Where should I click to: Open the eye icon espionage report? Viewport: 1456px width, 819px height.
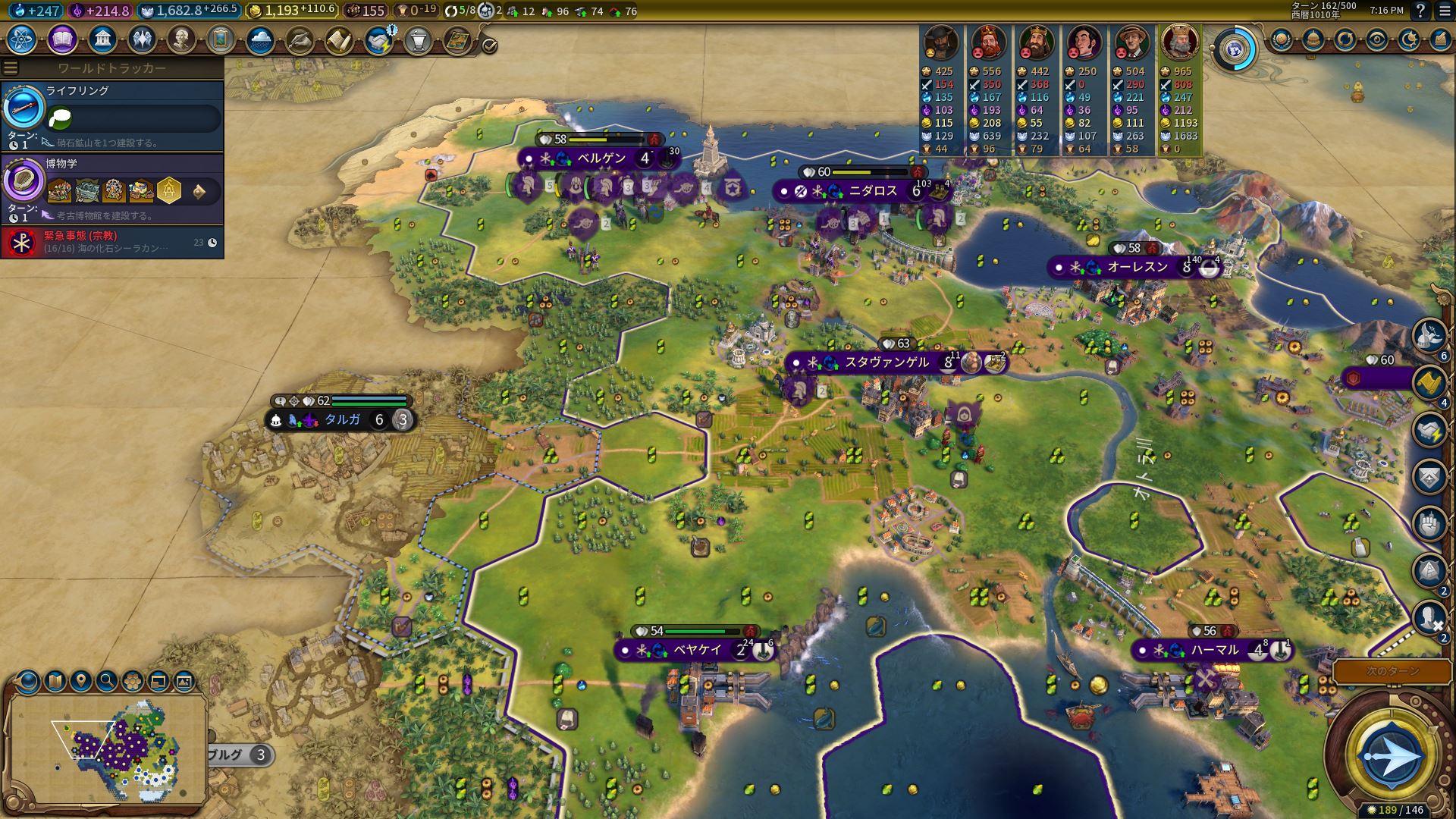pyautogui.click(x=1377, y=39)
